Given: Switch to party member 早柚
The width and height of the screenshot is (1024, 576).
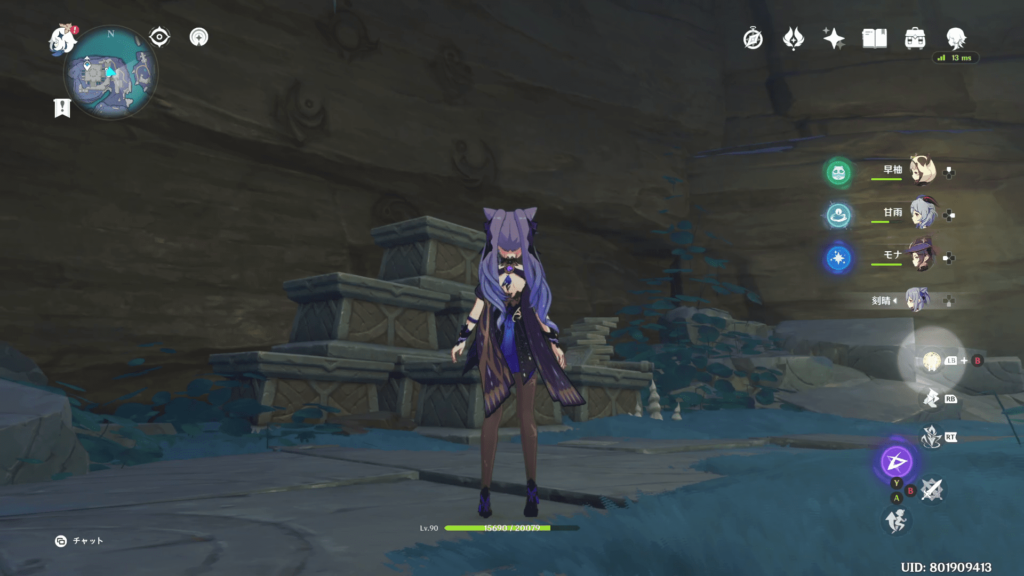Looking at the screenshot, I should 920,171.
